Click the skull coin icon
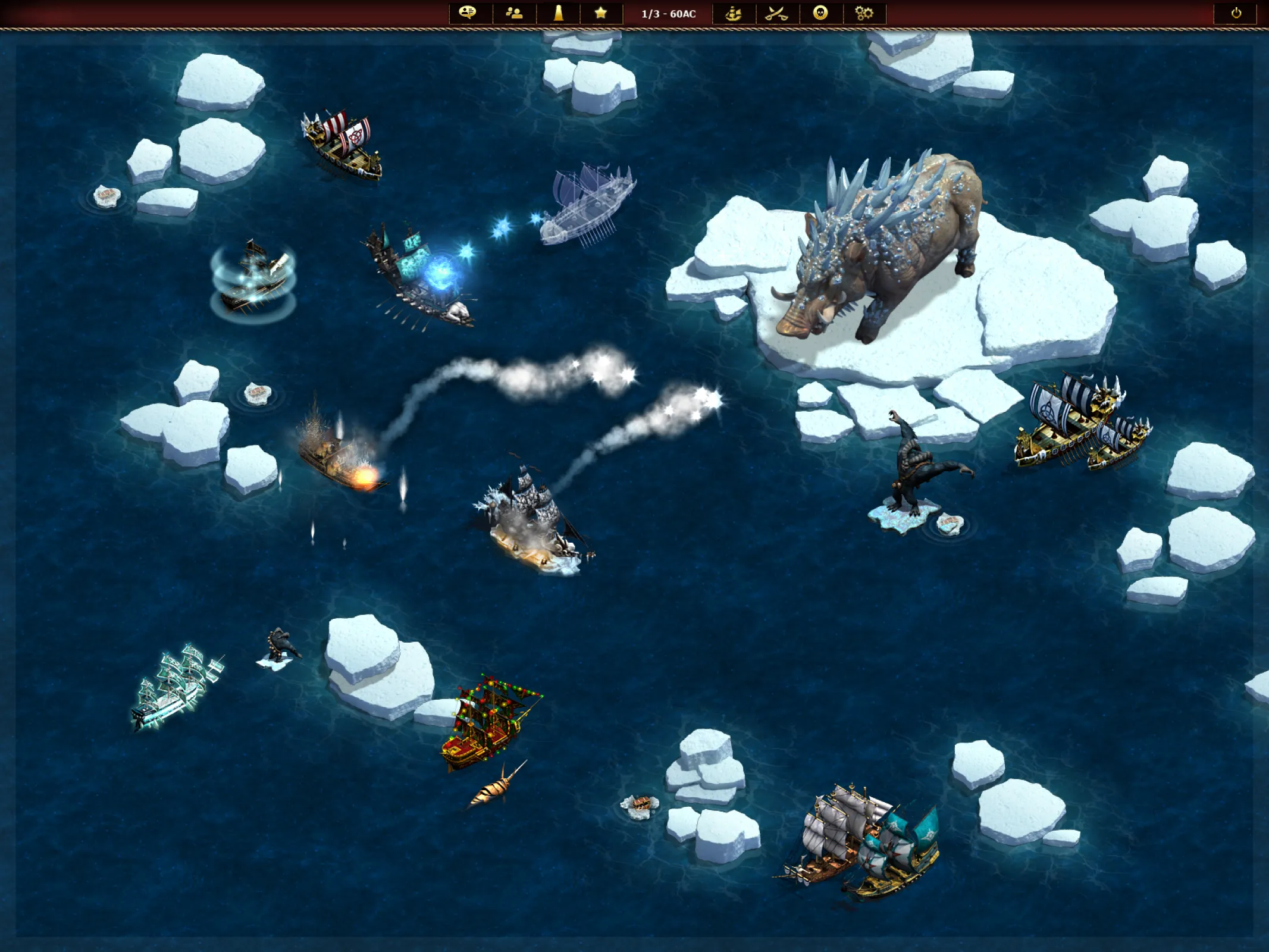The width and height of the screenshot is (1269, 952). (x=820, y=13)
